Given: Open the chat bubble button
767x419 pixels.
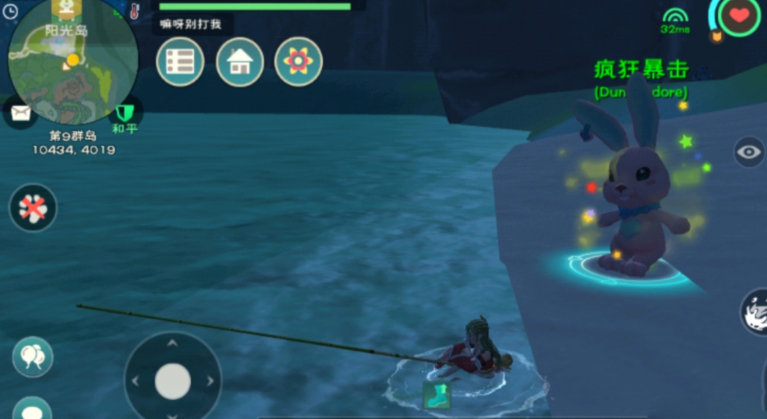Looking at the screenshot, I should click(32, 410).
